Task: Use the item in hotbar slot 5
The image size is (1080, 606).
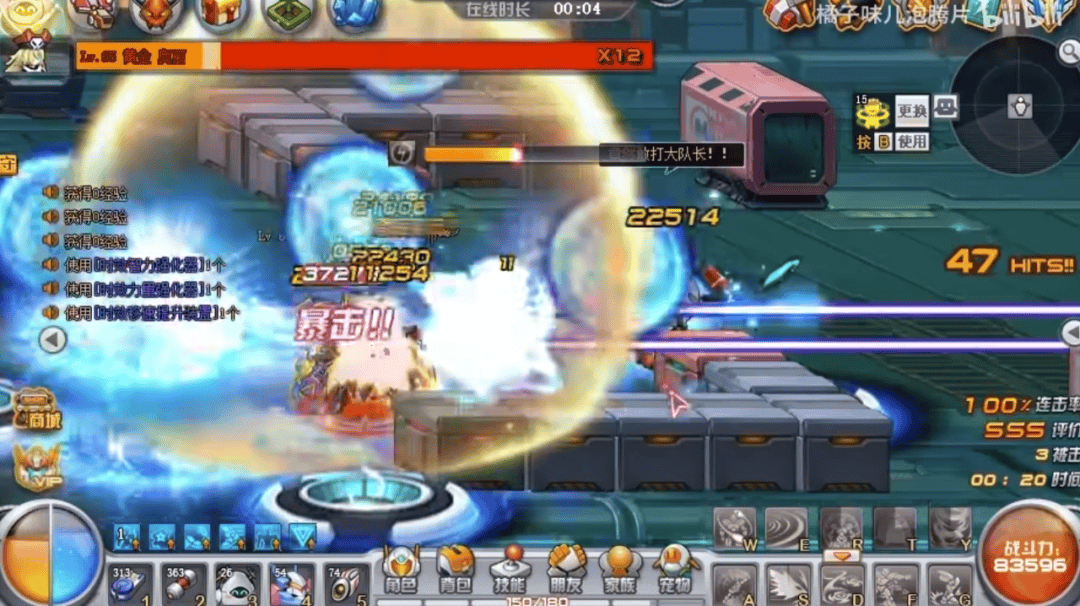Action: click(346, 584)
